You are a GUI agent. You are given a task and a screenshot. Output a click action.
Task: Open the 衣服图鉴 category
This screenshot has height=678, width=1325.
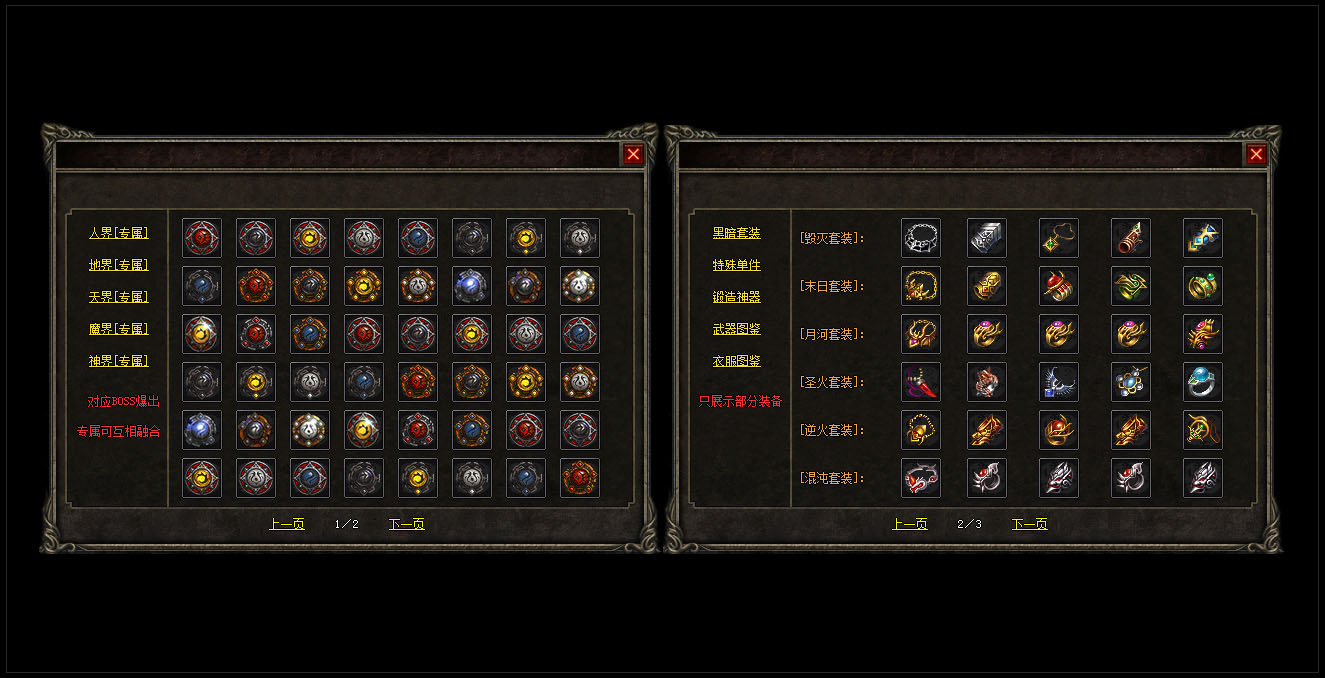[x=736, y=361]
